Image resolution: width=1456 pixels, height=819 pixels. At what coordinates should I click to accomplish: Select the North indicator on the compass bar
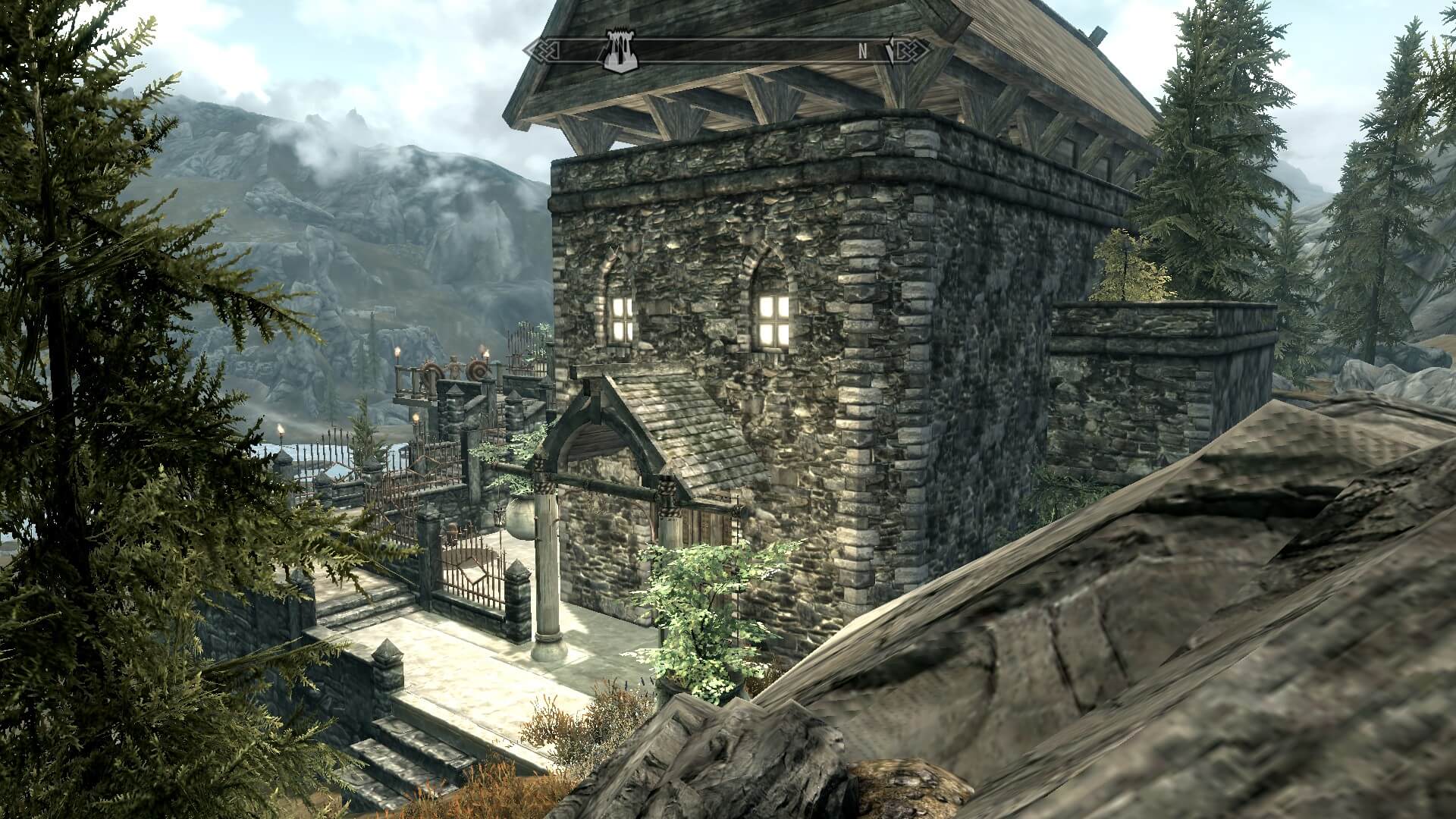(862, 51)
